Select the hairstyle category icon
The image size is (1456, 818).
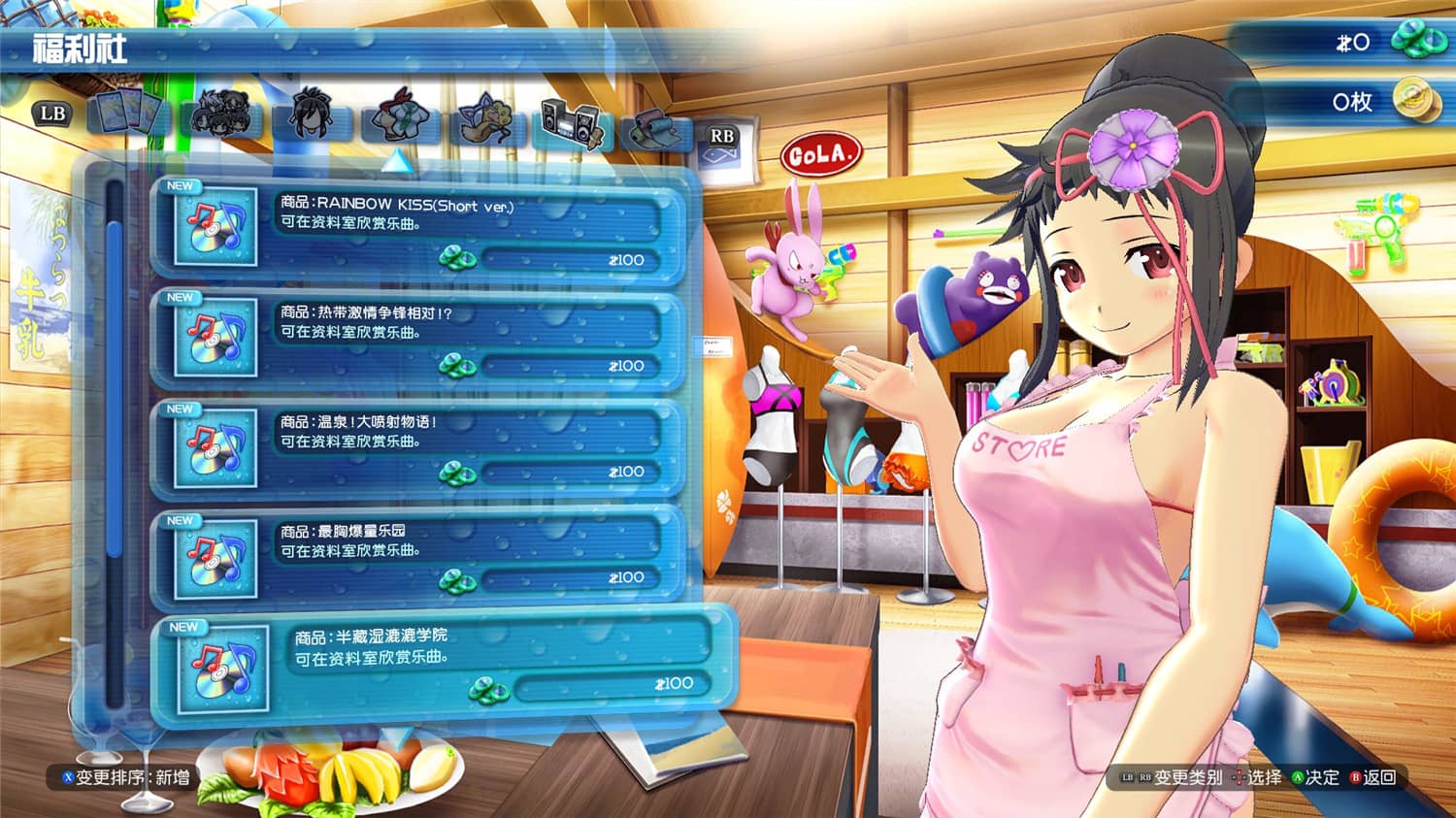point(311,116)
